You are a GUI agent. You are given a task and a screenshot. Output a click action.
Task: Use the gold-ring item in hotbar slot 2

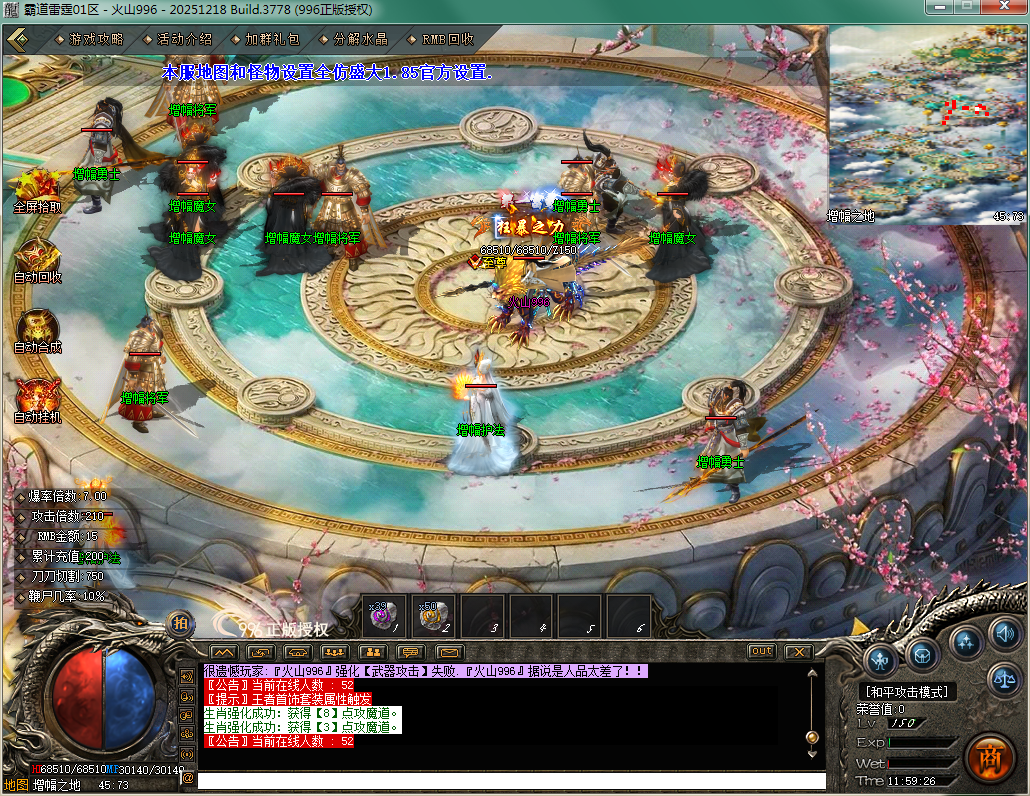click(x=434, y=616)
